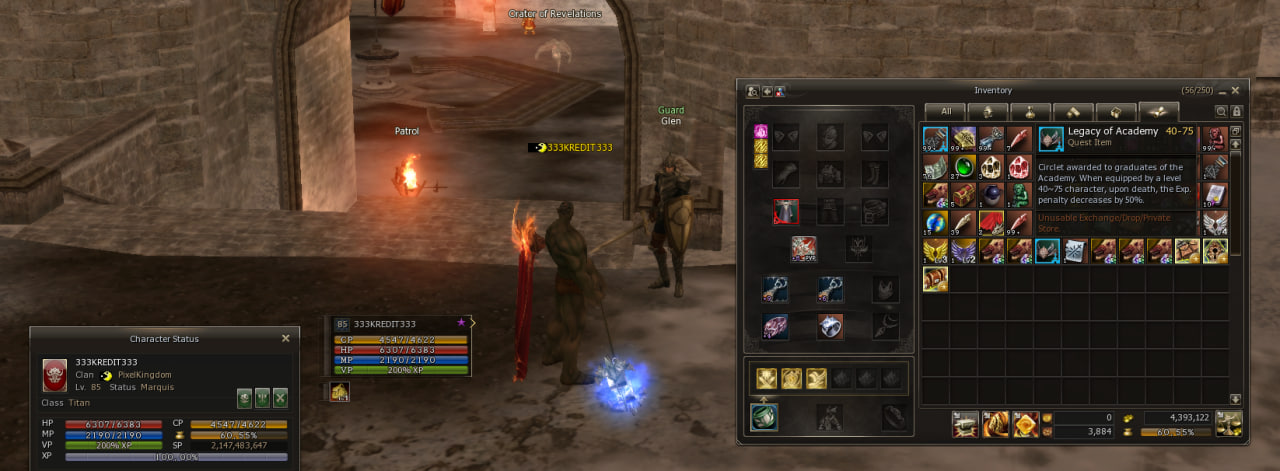The height and width of the screenshot is (471, 1280).
Task: Close the Character Status window
Action: (285, 339)
